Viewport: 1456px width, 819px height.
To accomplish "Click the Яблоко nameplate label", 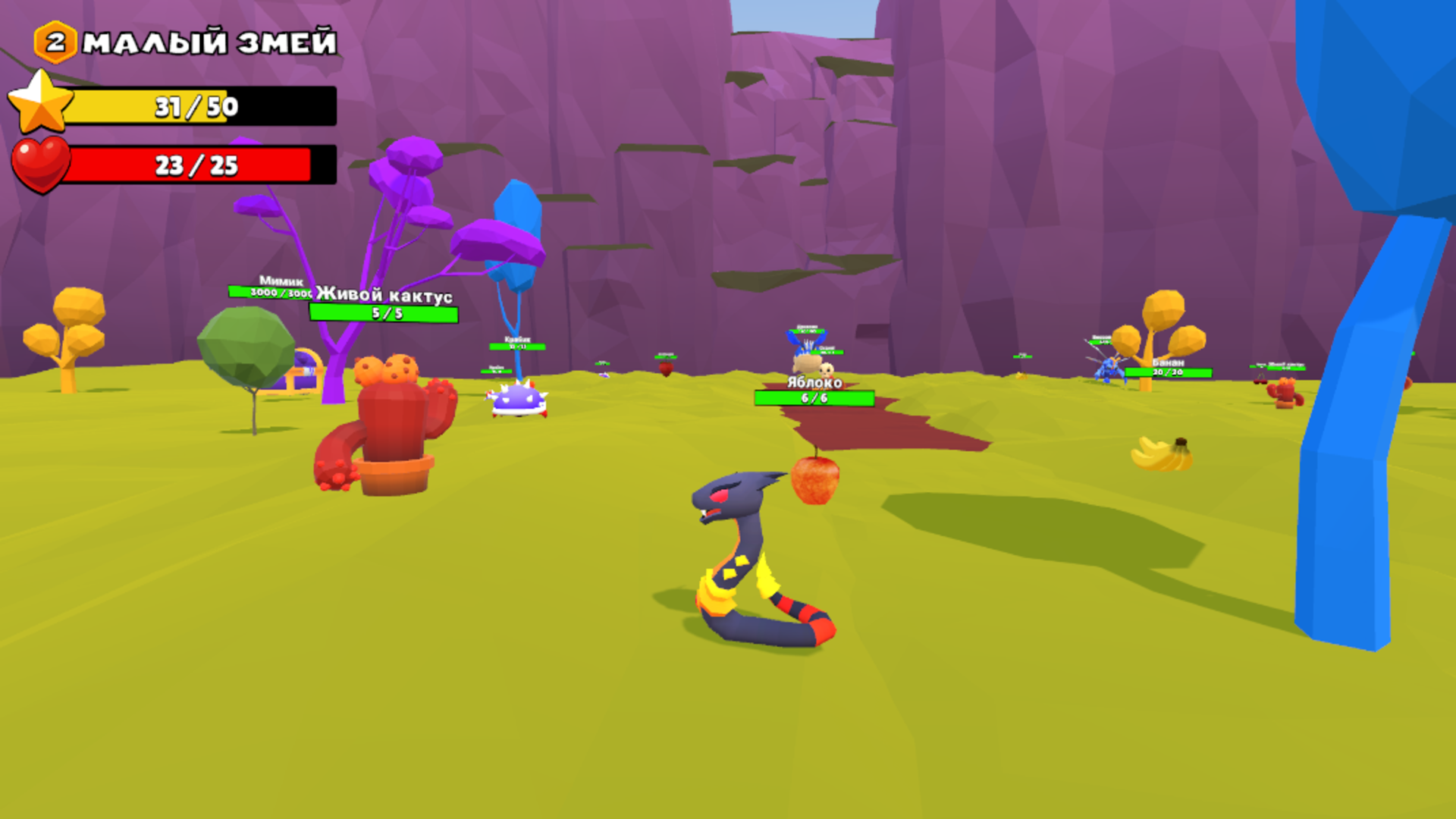I will (813, 383).
